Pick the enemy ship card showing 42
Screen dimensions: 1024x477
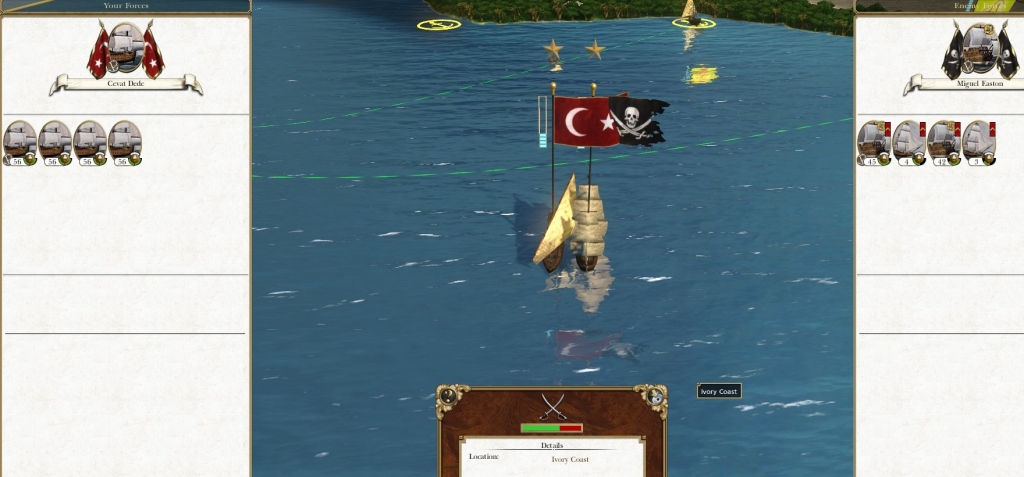pyautogui.click(x=944, y=142)
